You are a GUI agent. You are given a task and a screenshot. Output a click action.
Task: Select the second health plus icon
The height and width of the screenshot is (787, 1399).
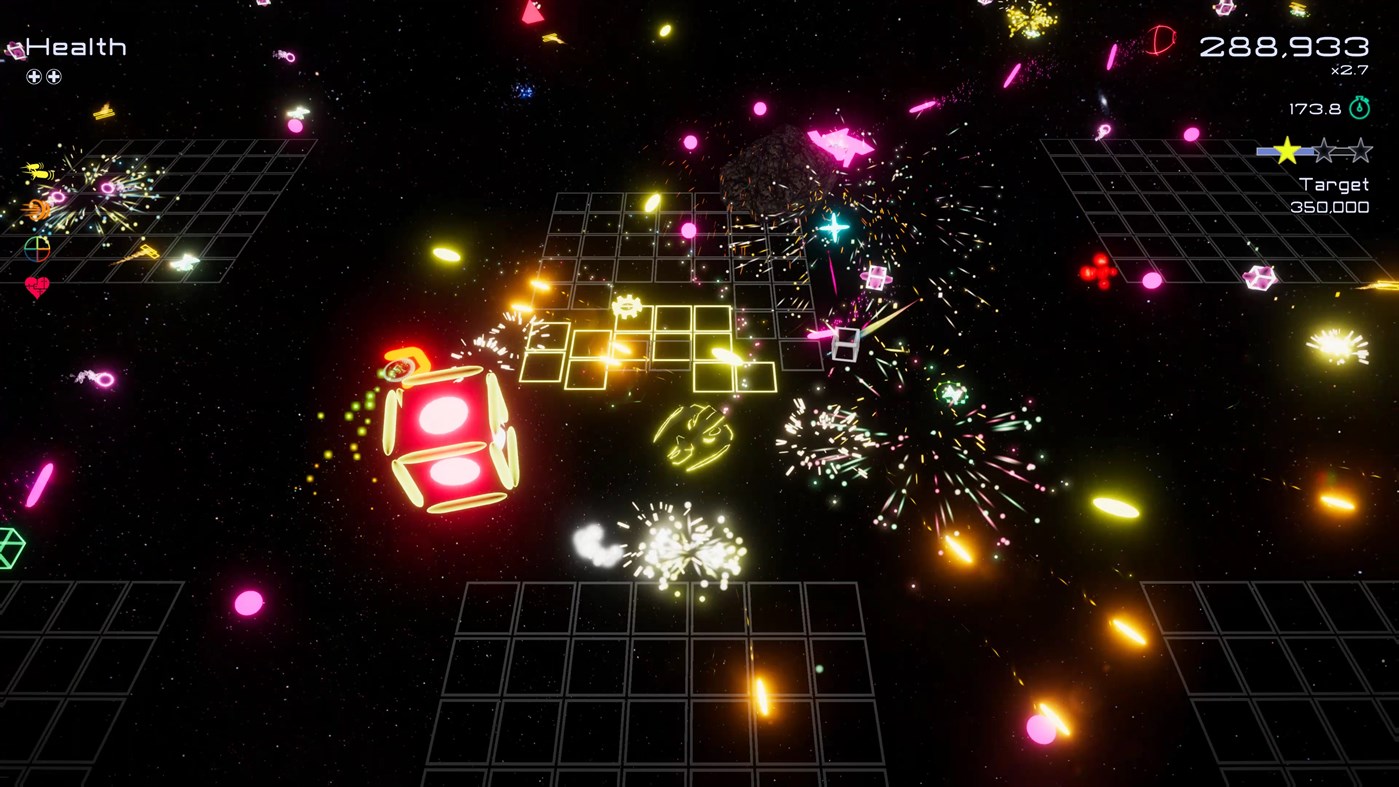(55, 76)
